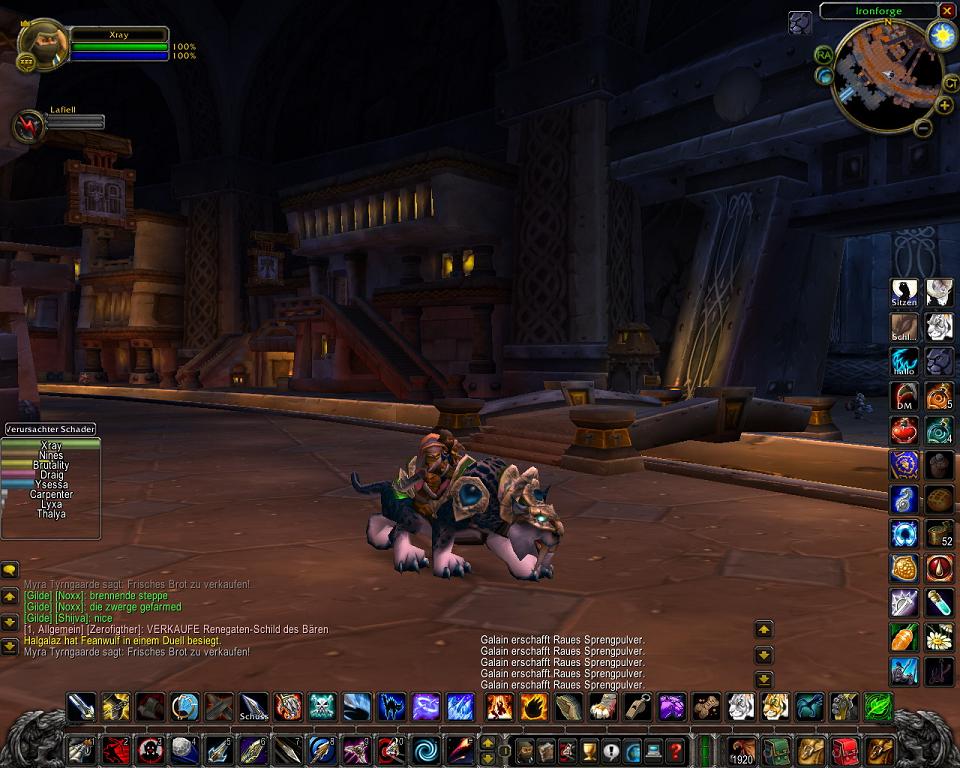This screenshot has width=960, height=768.
Task: Activate the carrot item slot
Action: point(904,636)
